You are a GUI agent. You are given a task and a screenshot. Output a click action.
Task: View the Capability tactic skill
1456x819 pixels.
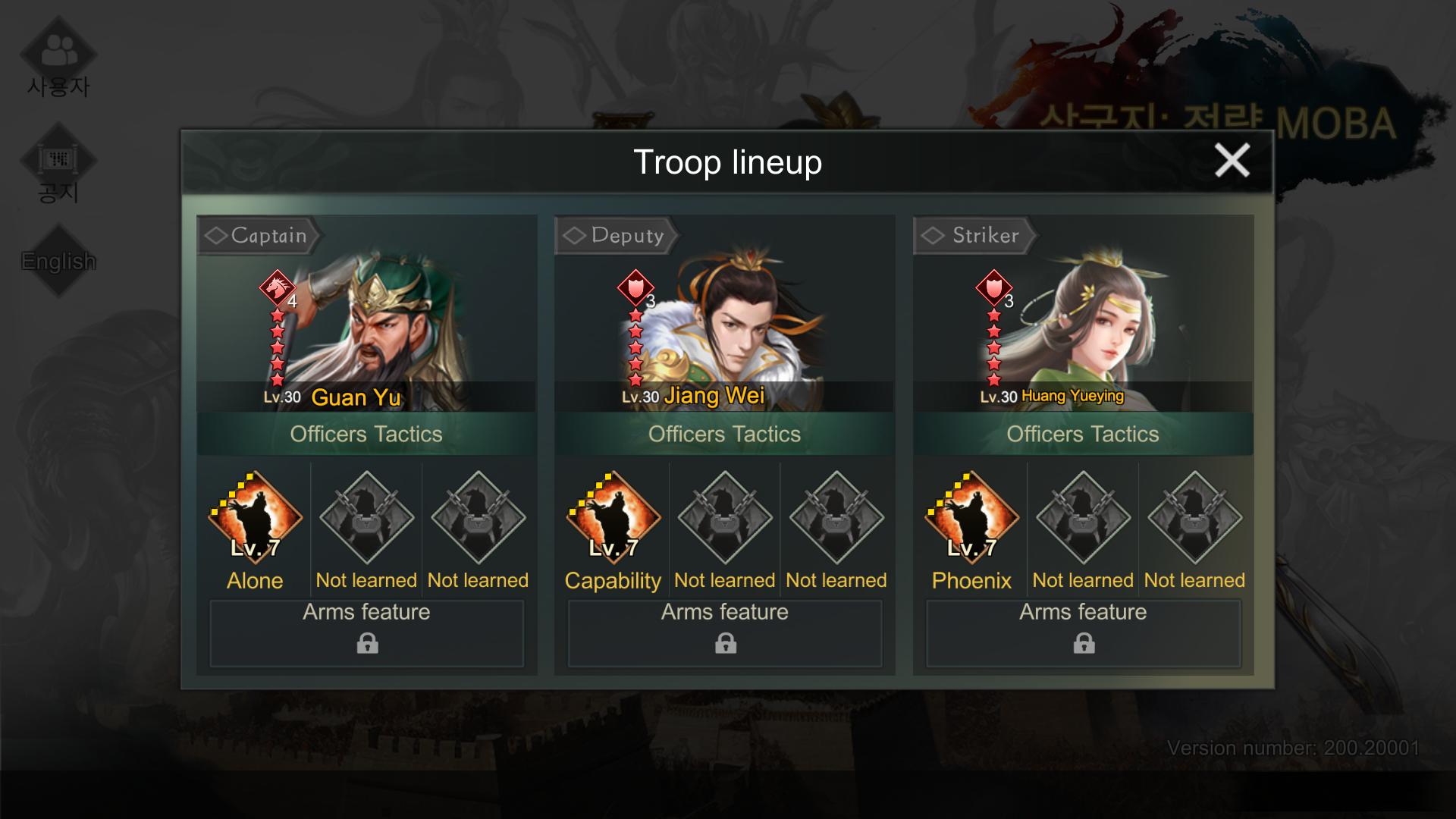tap(613, 519)
